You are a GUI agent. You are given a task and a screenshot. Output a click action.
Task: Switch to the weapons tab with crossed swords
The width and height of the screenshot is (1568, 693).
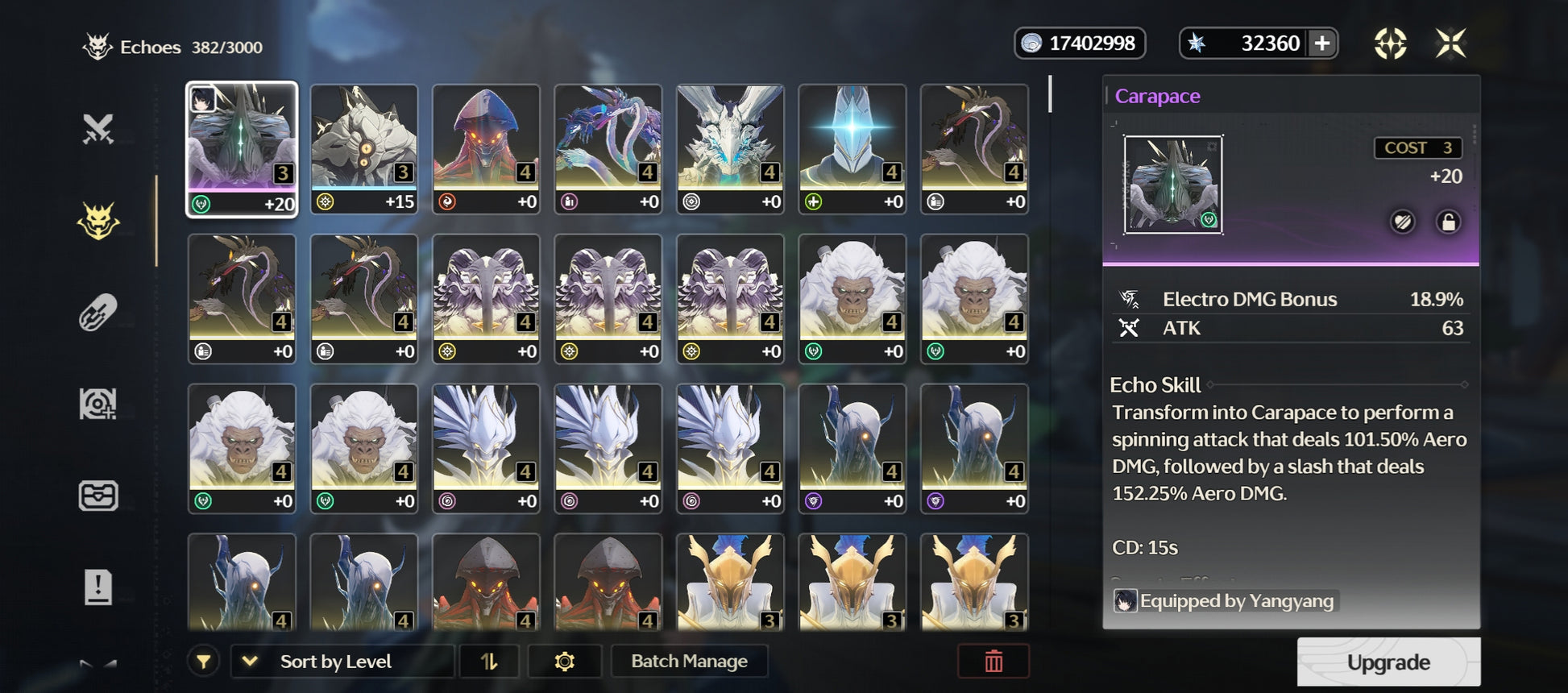click(98, 129)
